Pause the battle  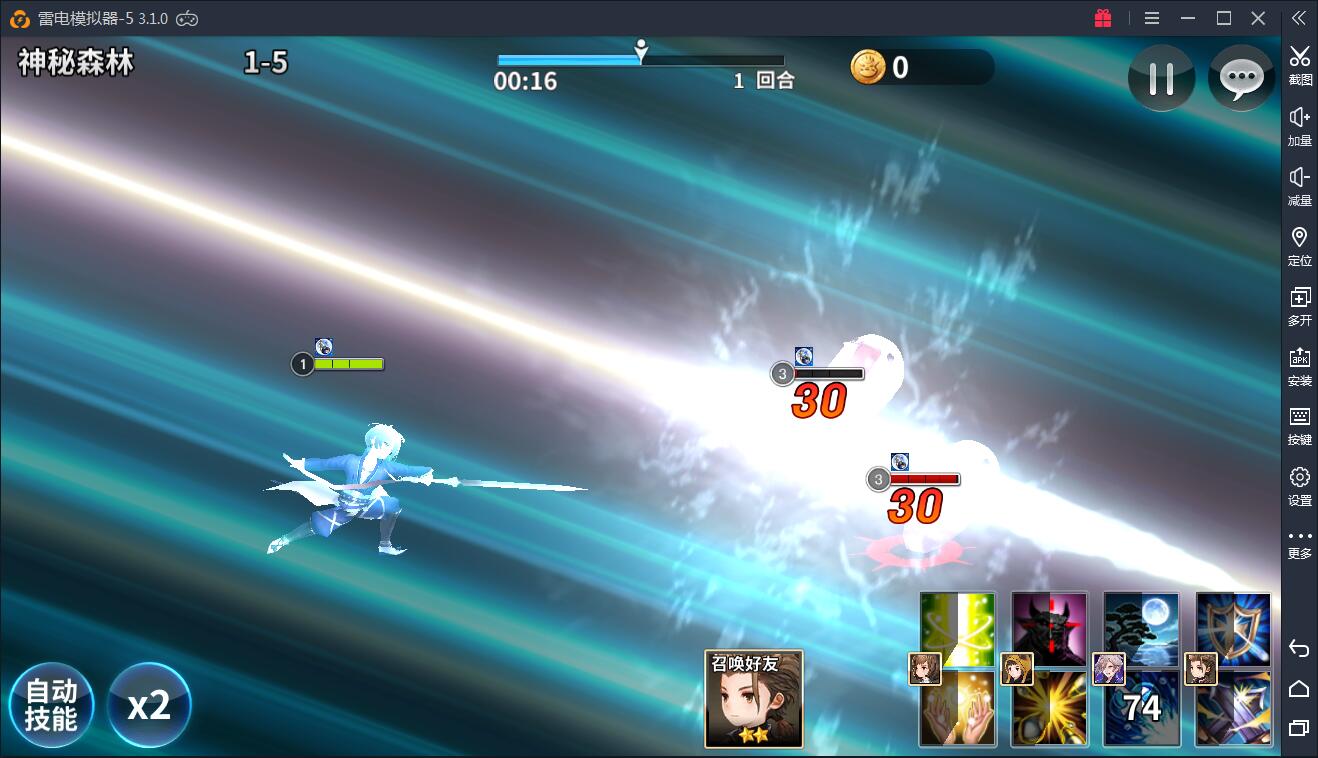tap(1161, 78)
